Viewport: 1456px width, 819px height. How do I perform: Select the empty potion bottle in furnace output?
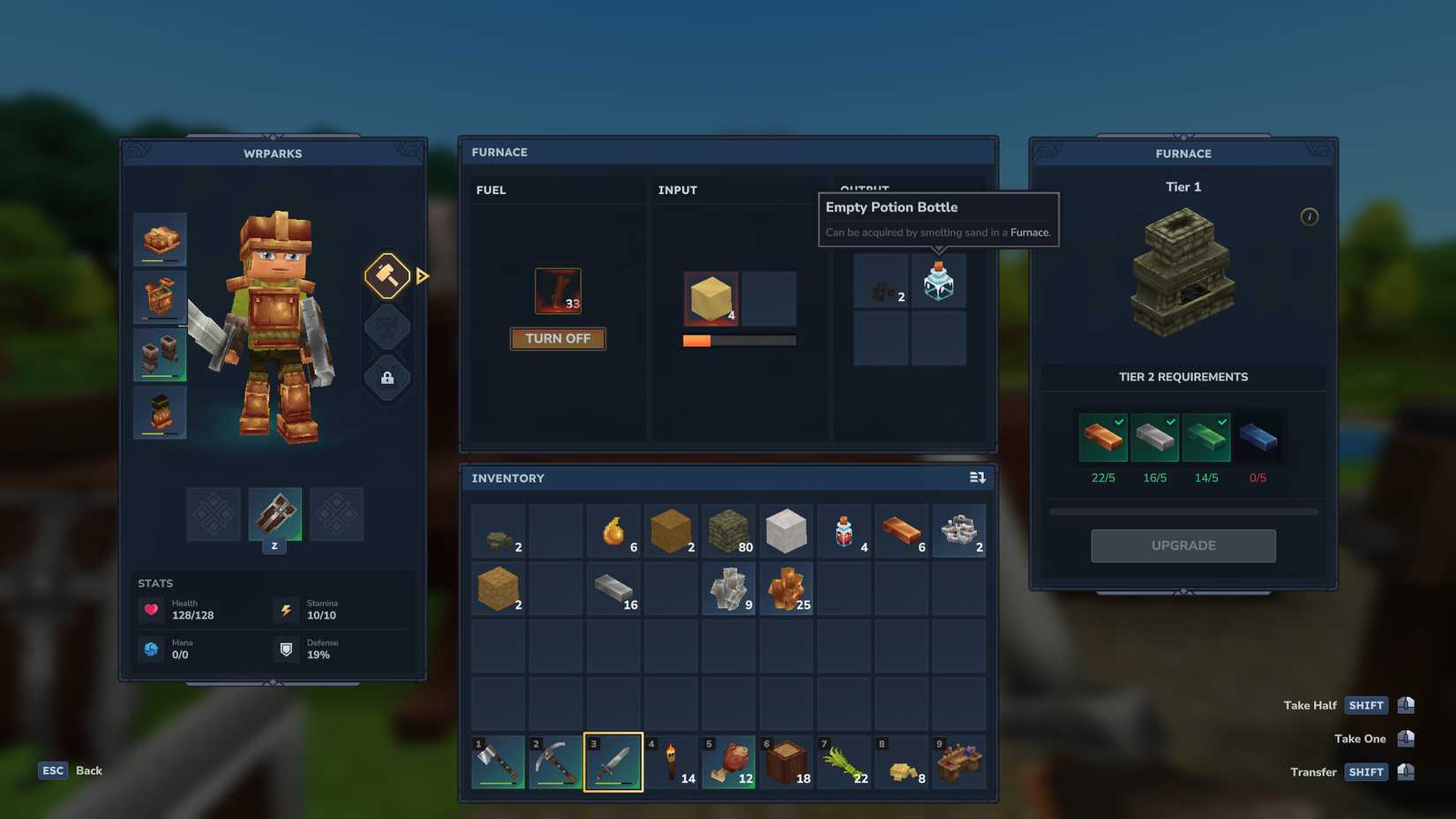click(938, 282)
